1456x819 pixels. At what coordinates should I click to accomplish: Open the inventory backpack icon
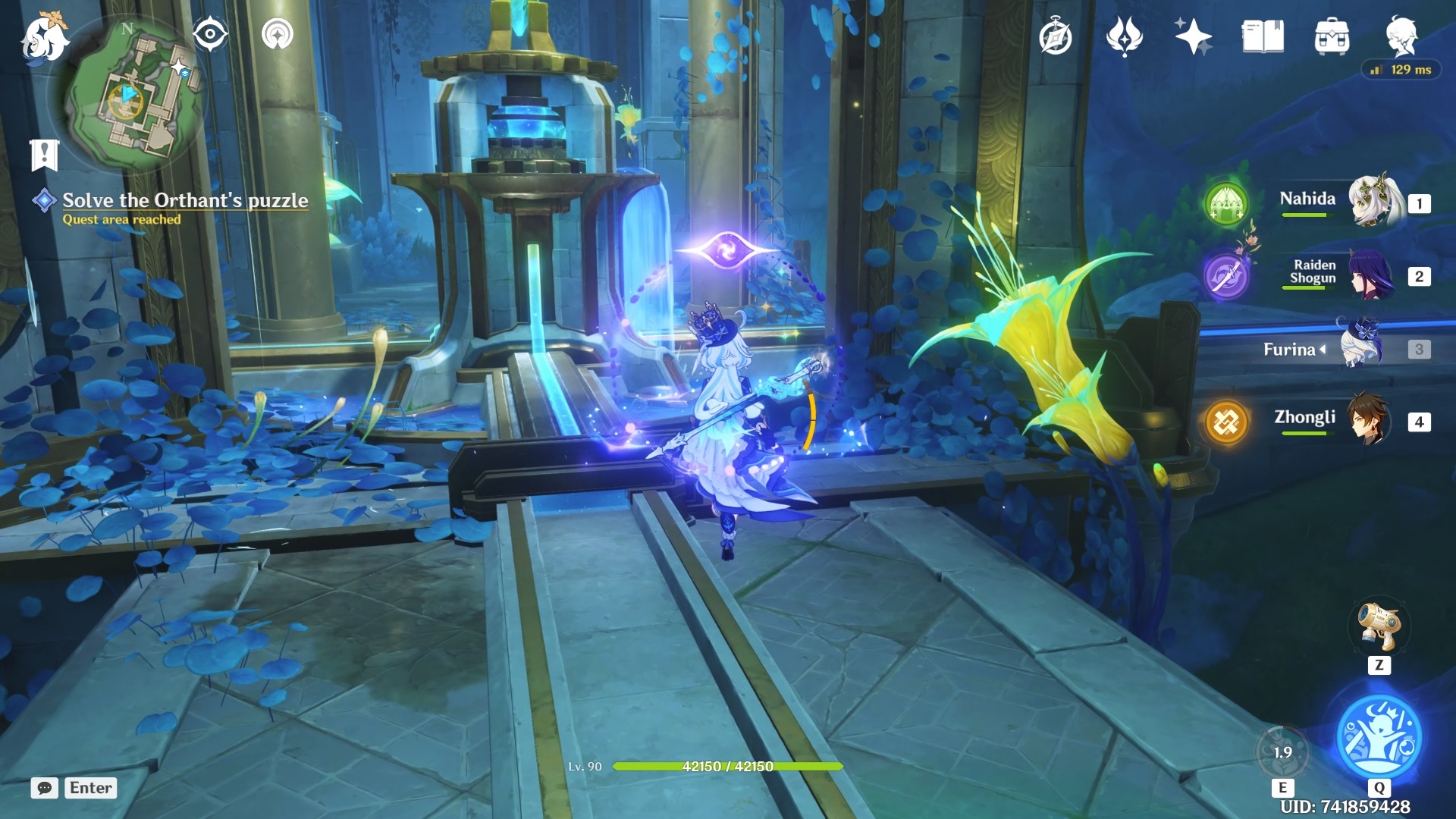(1332, 36)
